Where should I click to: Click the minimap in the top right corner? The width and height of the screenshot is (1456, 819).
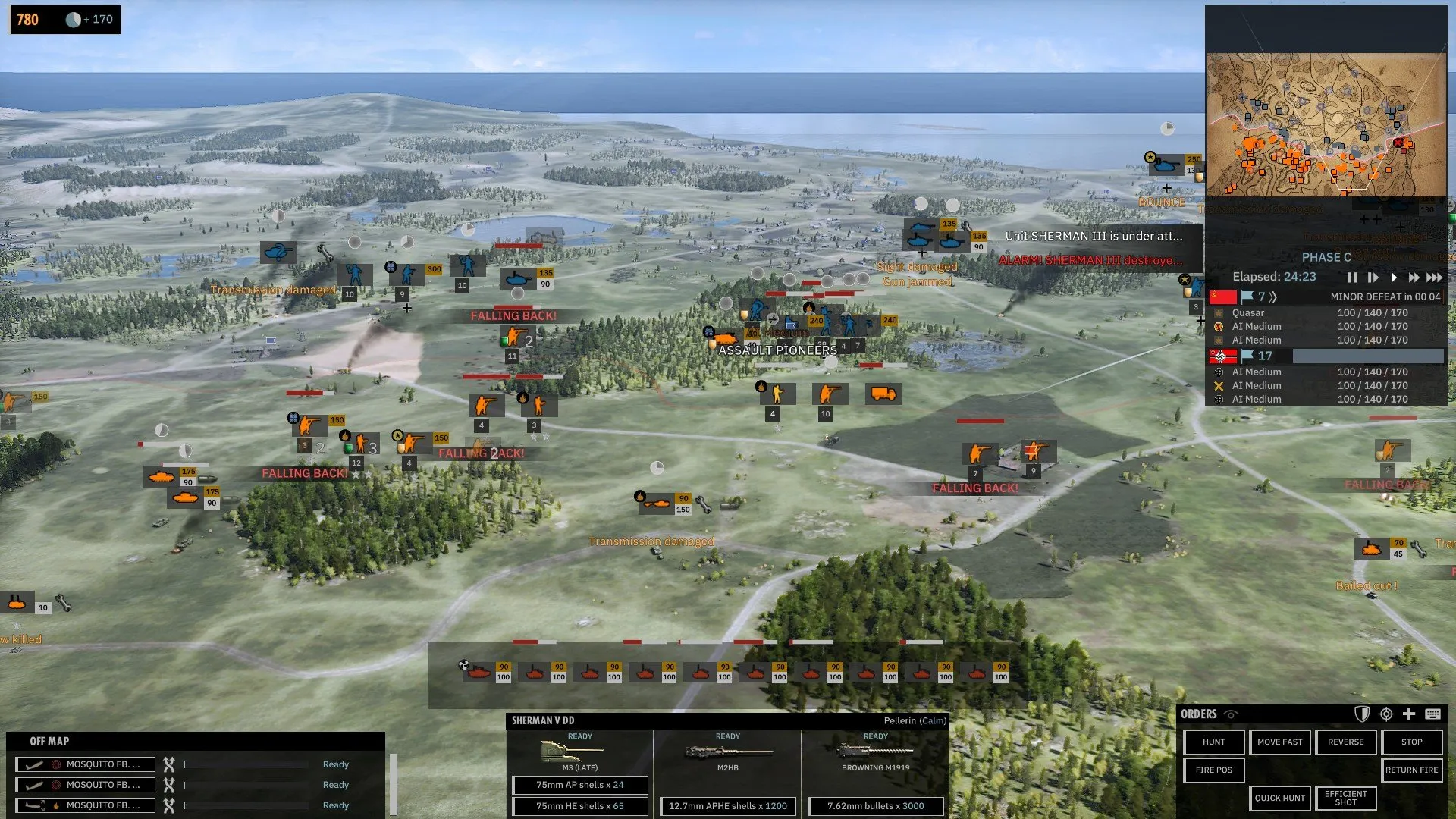[1327, 121]
